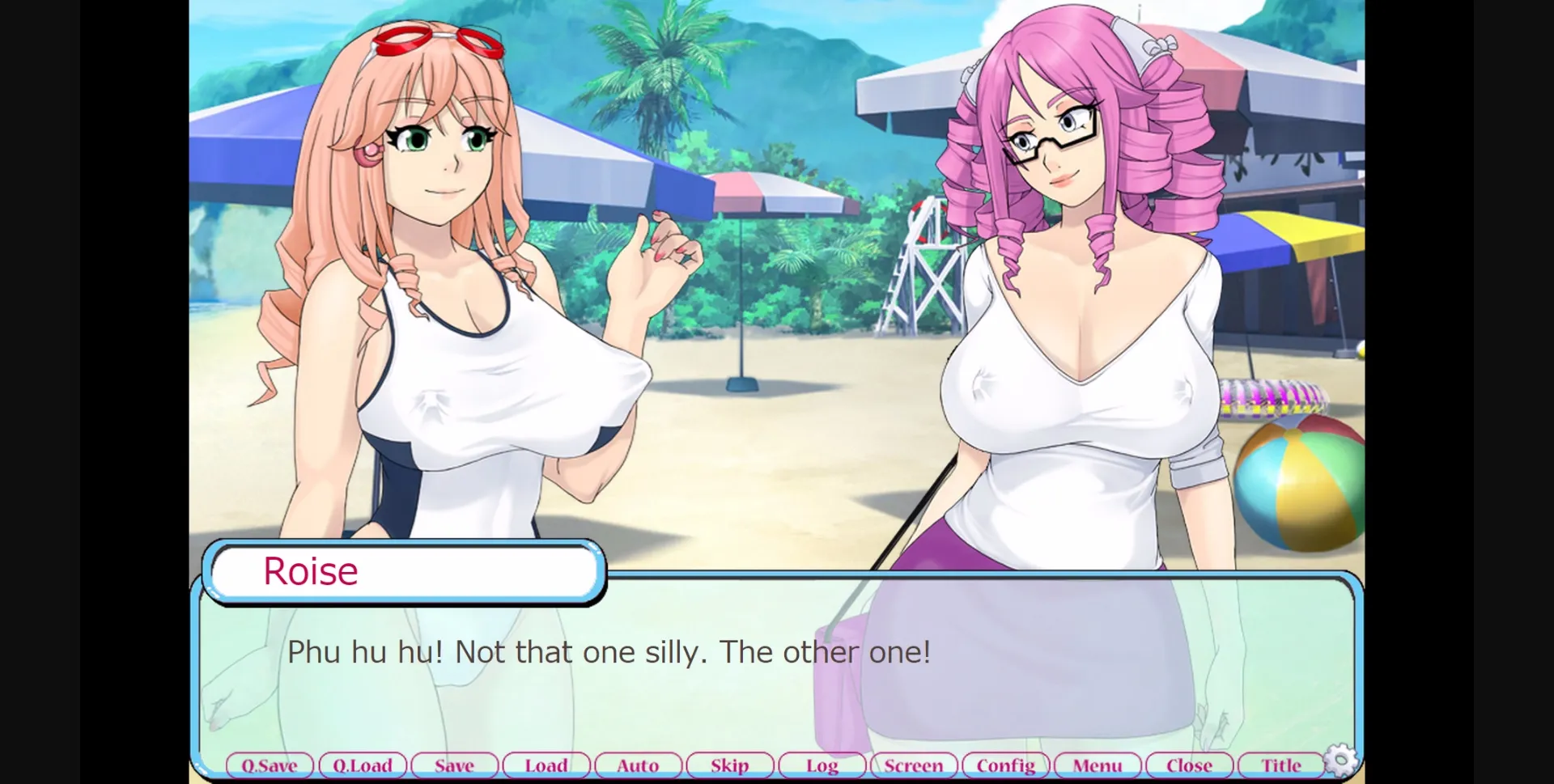The image size is (1554, 784).
Task: Click Q.Save to quick save progress
Action: pos(270,765)
